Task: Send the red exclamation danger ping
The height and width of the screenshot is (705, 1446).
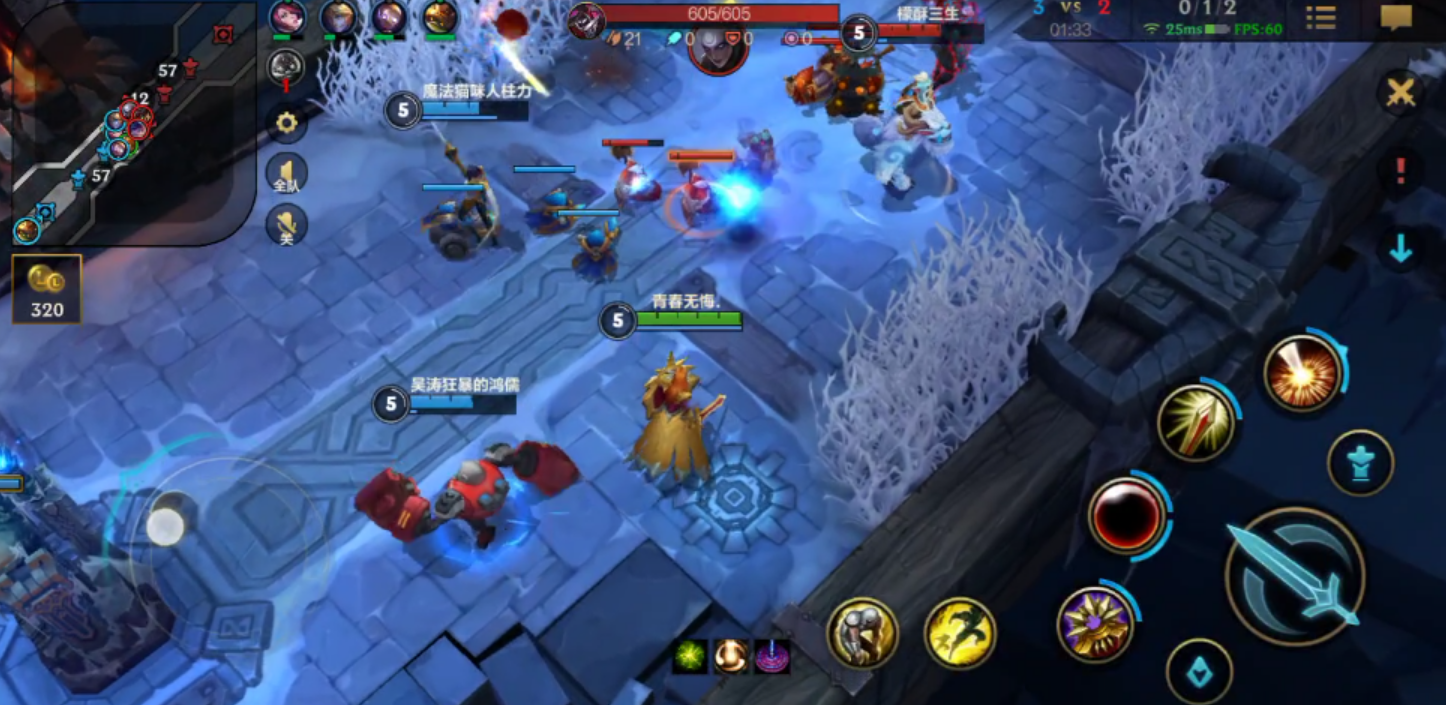Action: [x=1400, y=171]
